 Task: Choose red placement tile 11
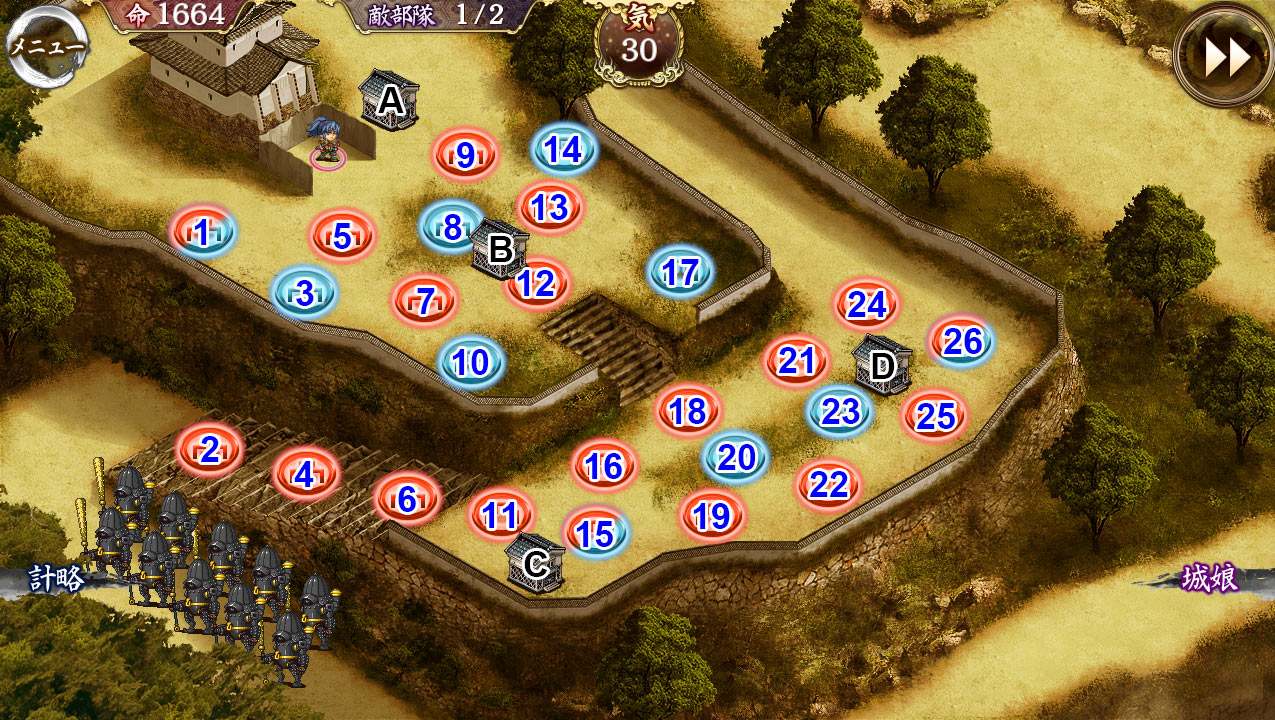(501, 515)
